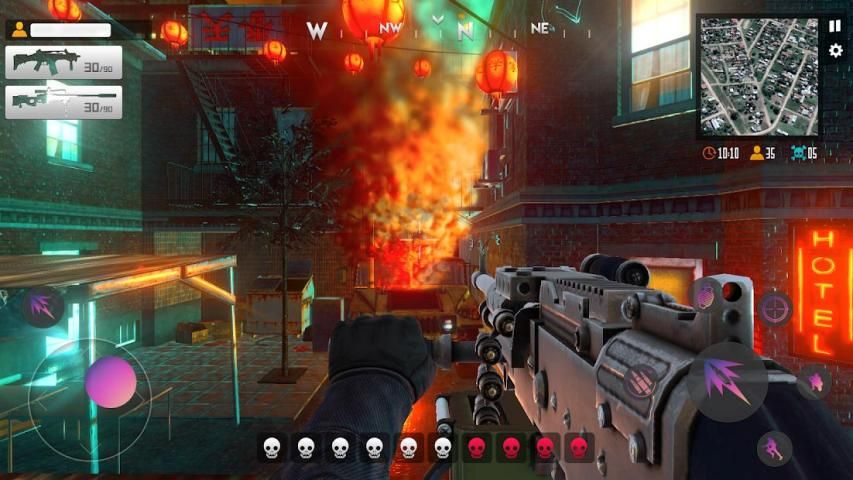The width and height of the screenshot is (853, 480).
Task: Select the assault rifle weapon slot
Action: 64,62
